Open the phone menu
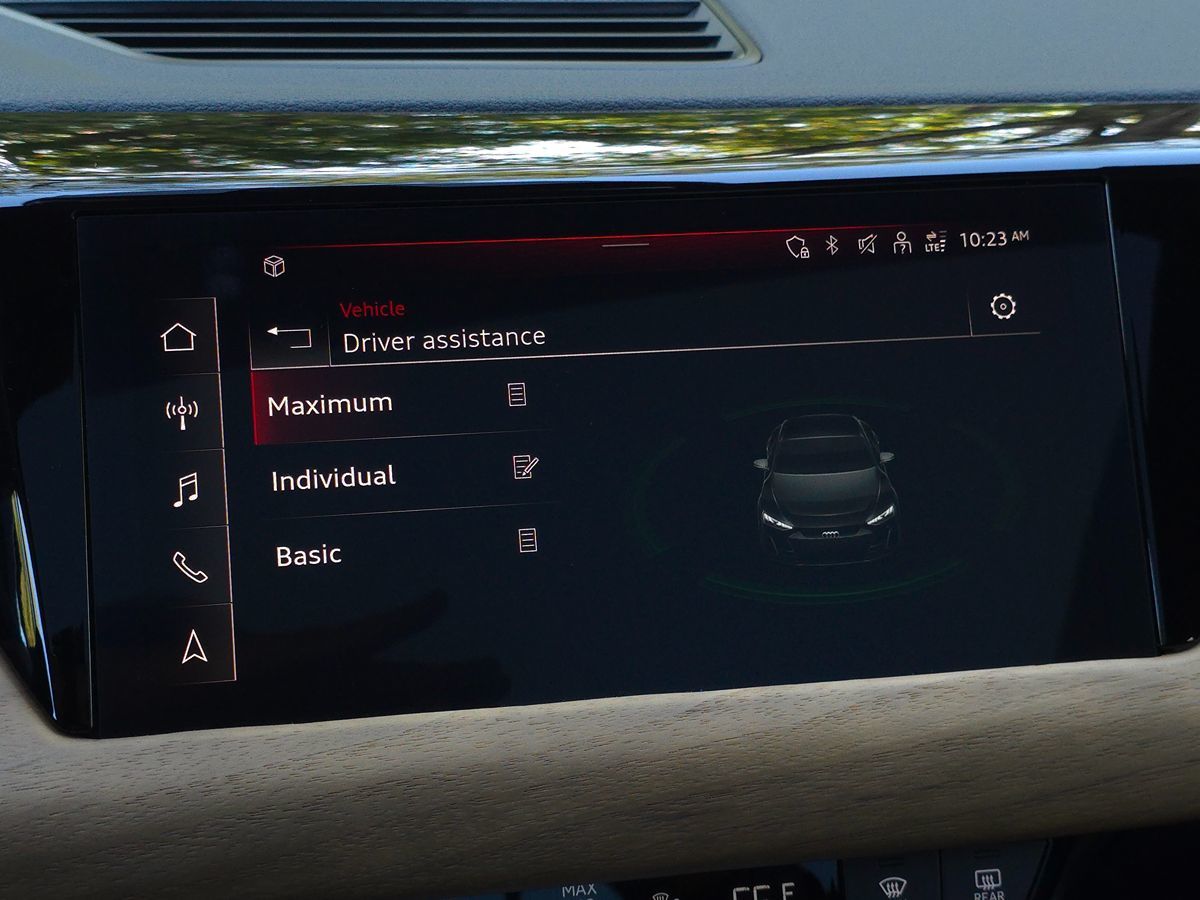The height and width of the screenshot is (900, 1200). point(189,567)
